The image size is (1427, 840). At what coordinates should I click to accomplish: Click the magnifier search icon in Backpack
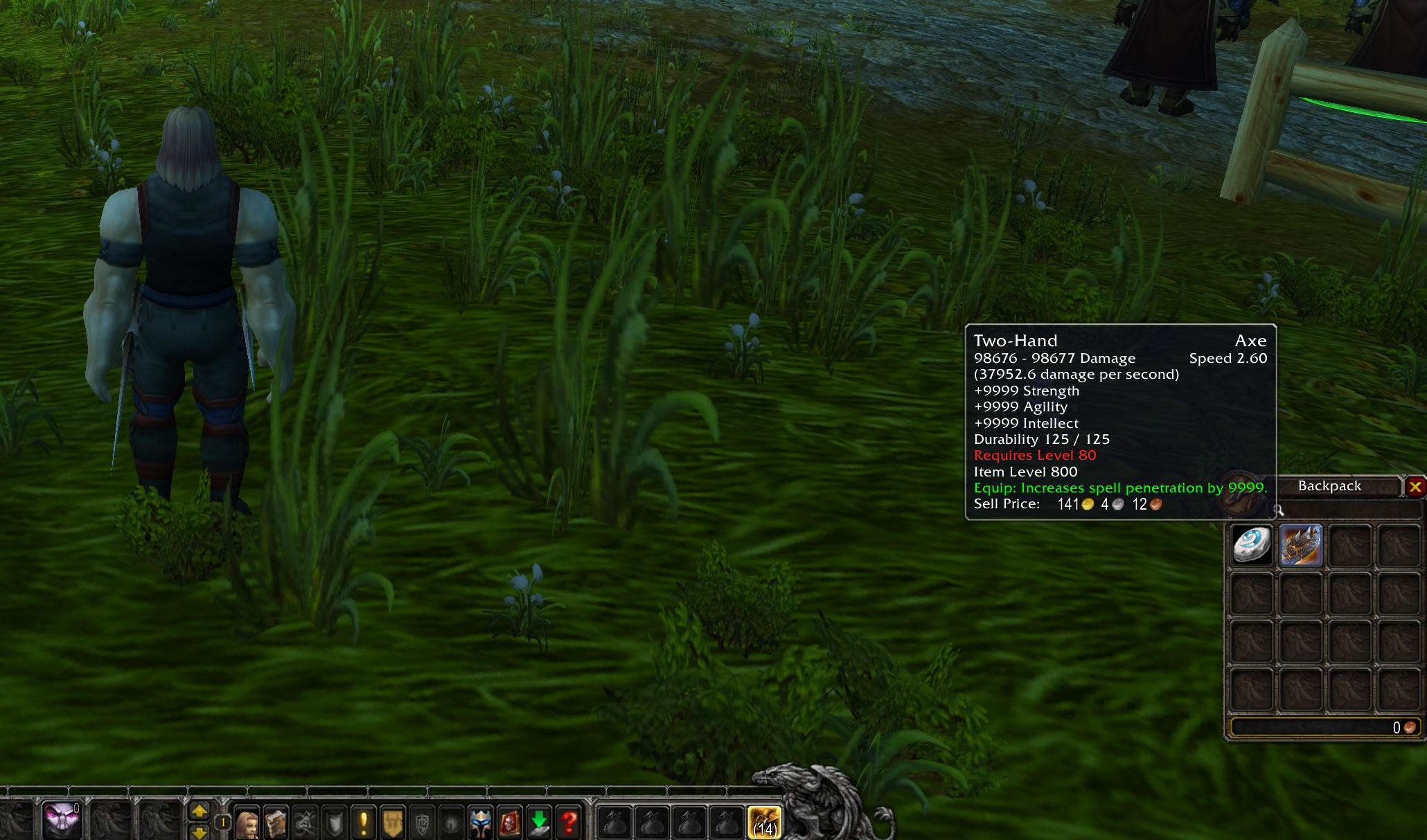[1279, 511]
